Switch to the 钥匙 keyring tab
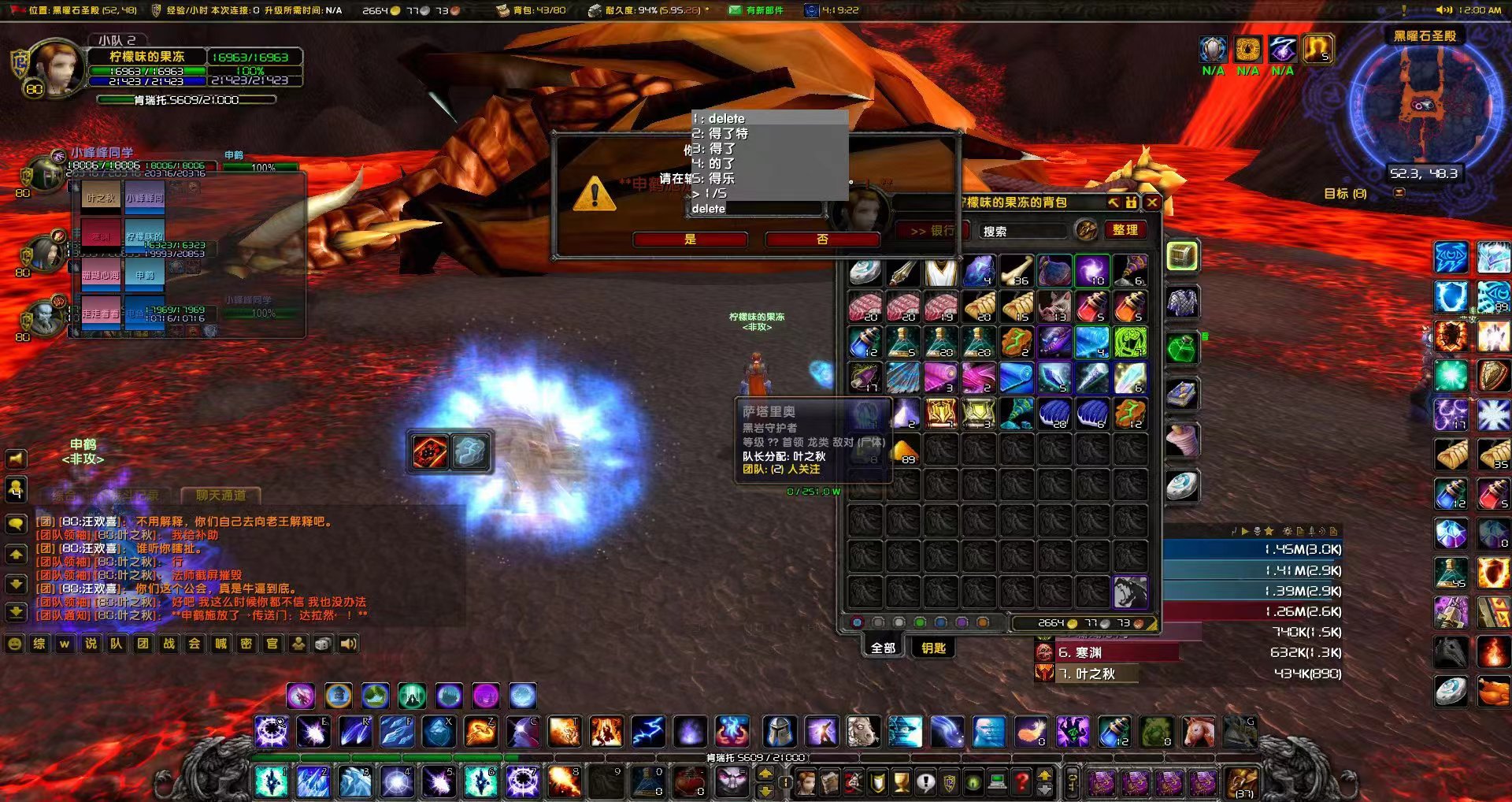Image resolution: width=1512 pixels, height=802 pixels. (933, 648)
